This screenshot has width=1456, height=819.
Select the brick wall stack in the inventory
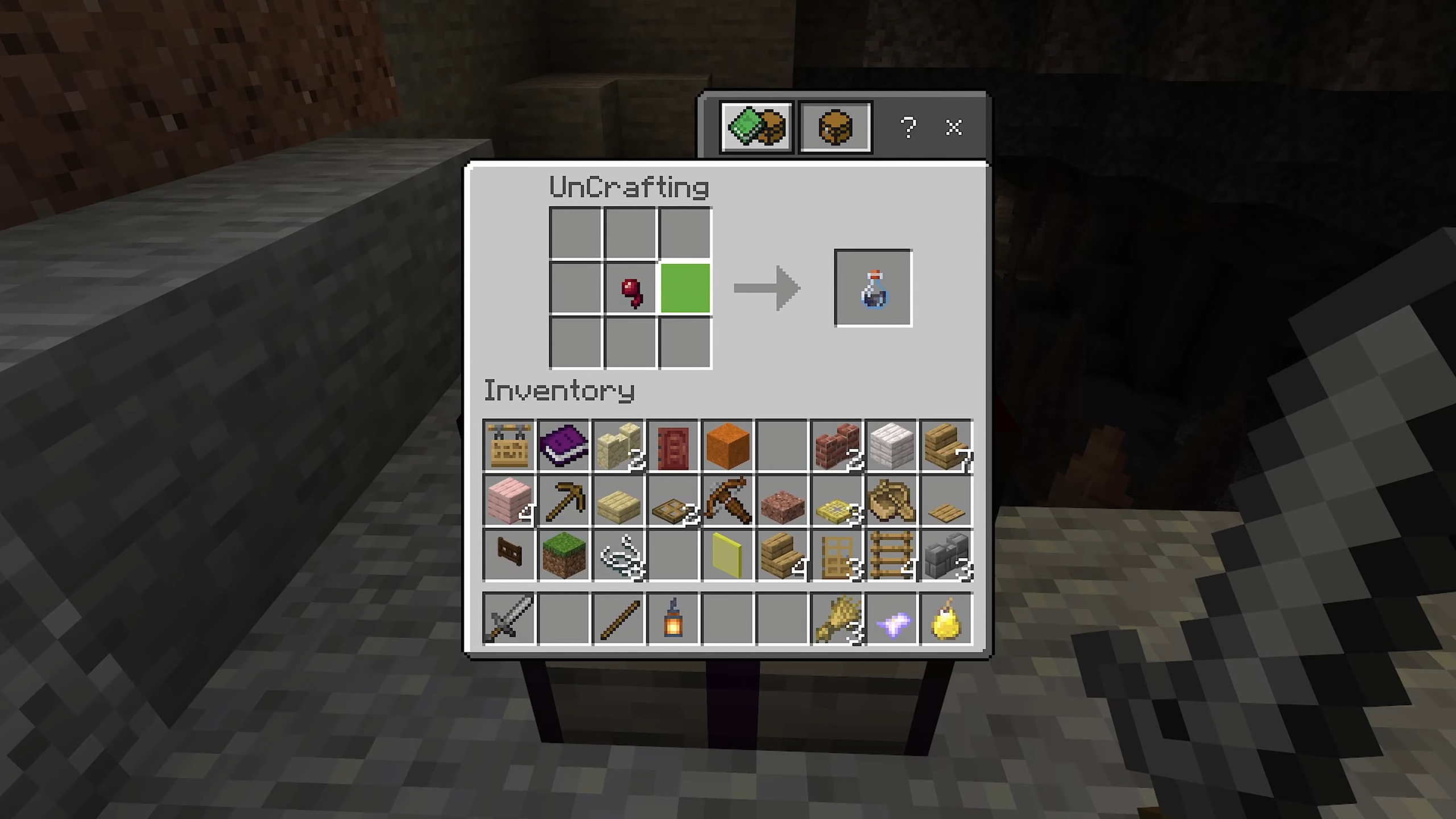(837, 445)
